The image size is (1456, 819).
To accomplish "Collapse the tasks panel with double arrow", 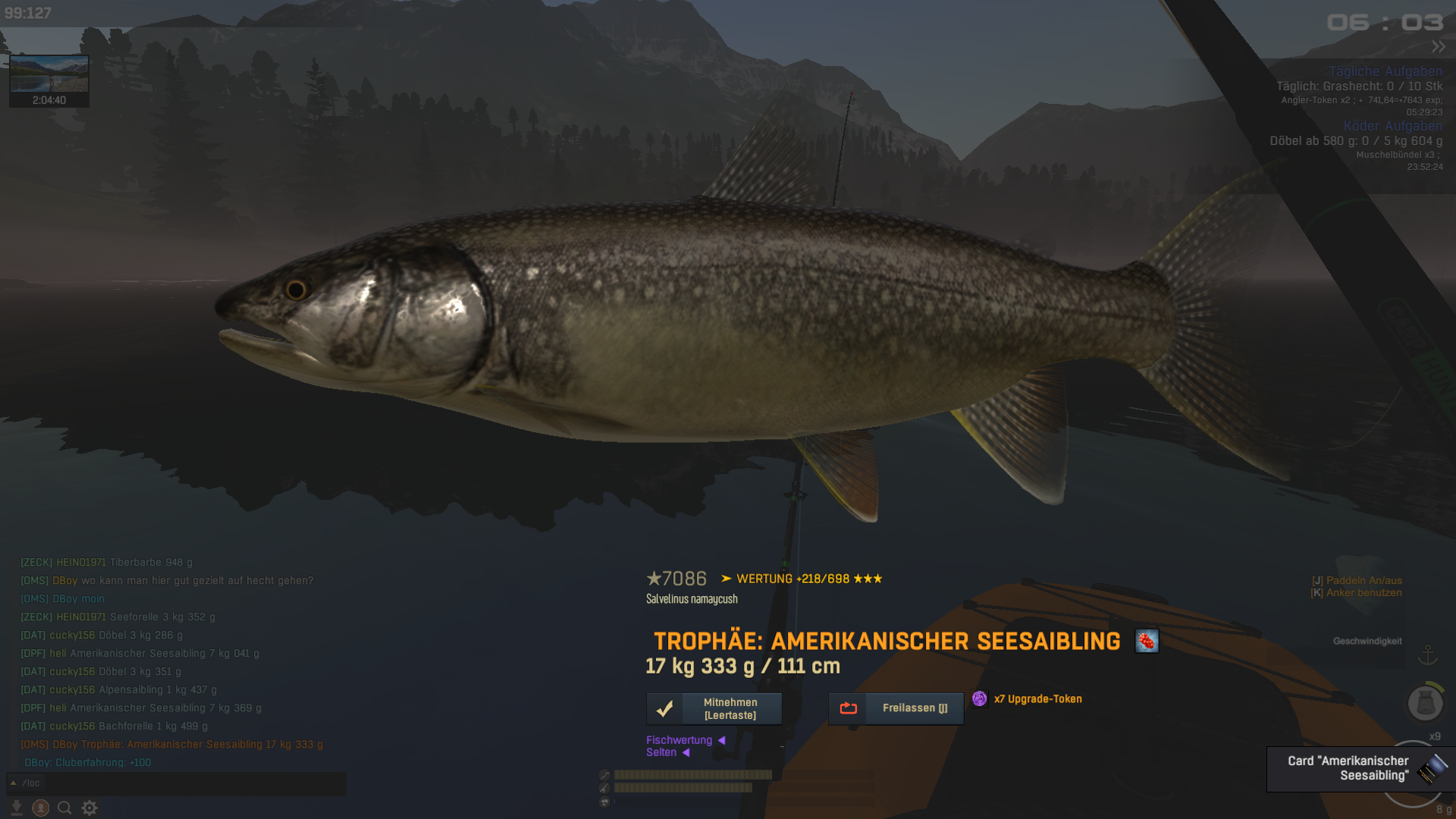I will (x=1439, y=47).
